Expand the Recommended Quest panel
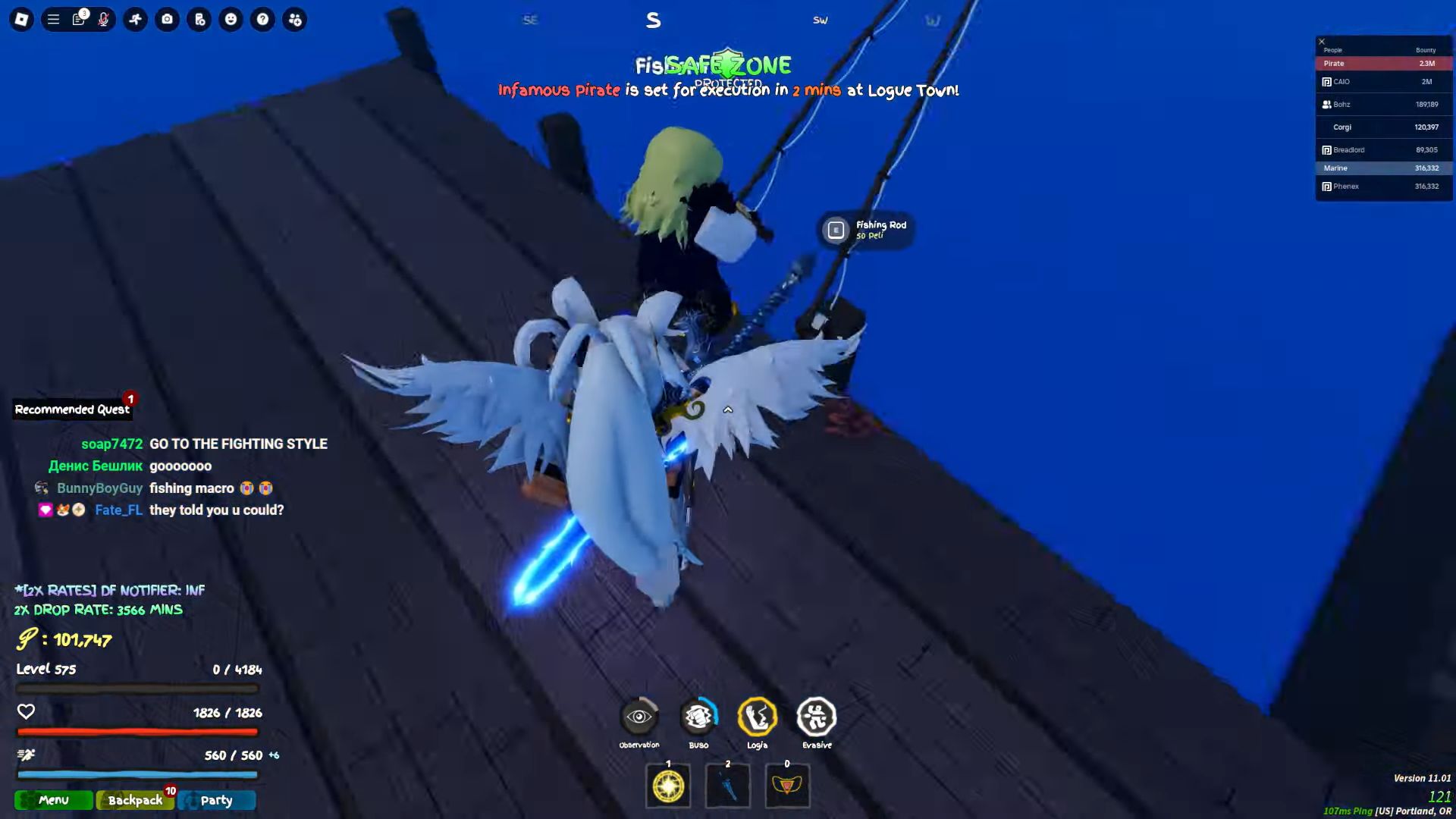 pyautogui.click(x=72, y=409)
